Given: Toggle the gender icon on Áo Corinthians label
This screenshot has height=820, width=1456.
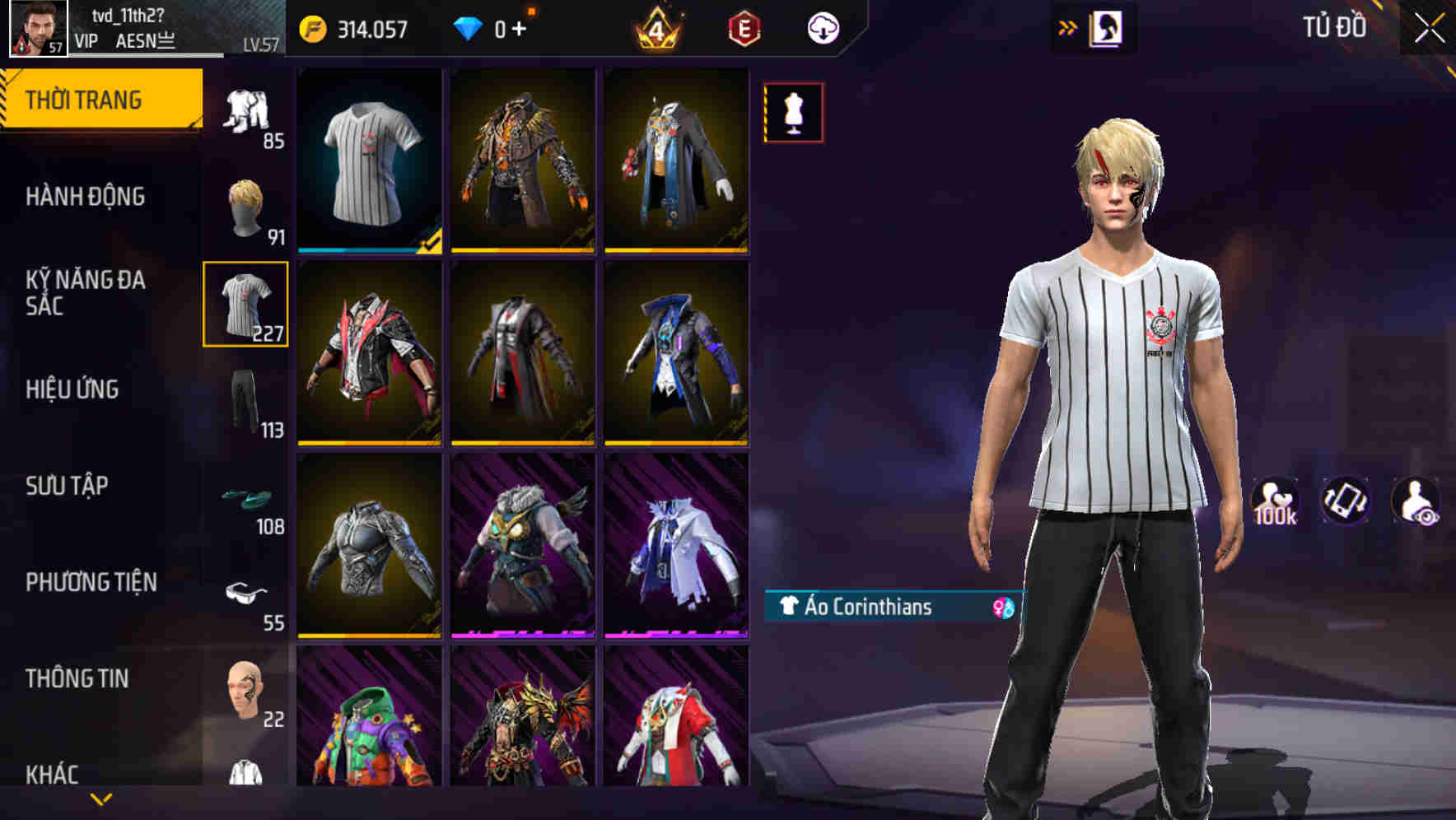Looking at the screenshot, I should (997, 609).
